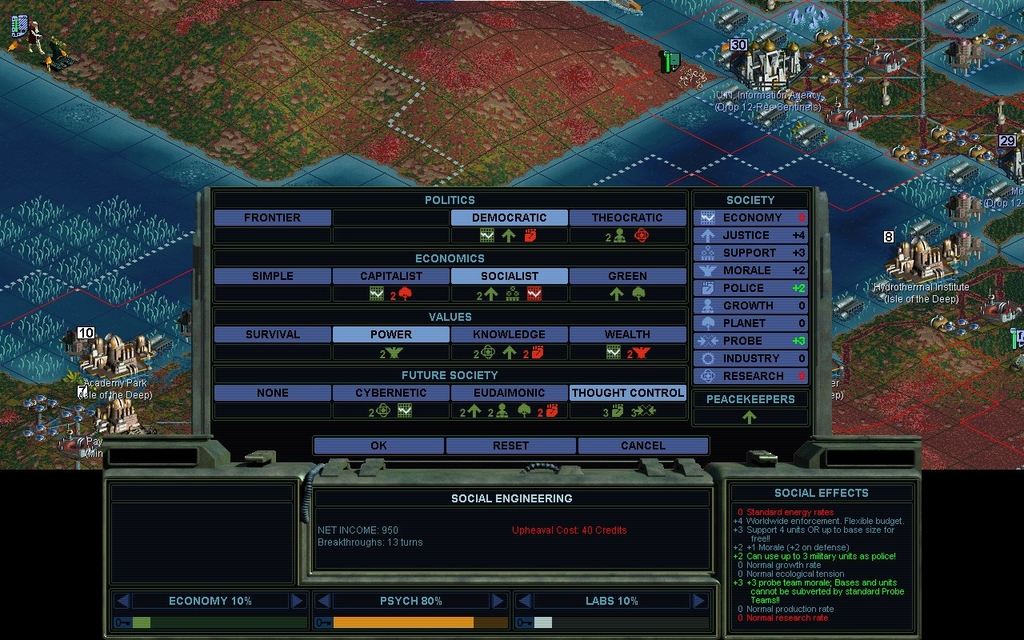Reset the social engineering choices
The image size is (1024, 640).
pyautogui.click(x=510, y=445)
